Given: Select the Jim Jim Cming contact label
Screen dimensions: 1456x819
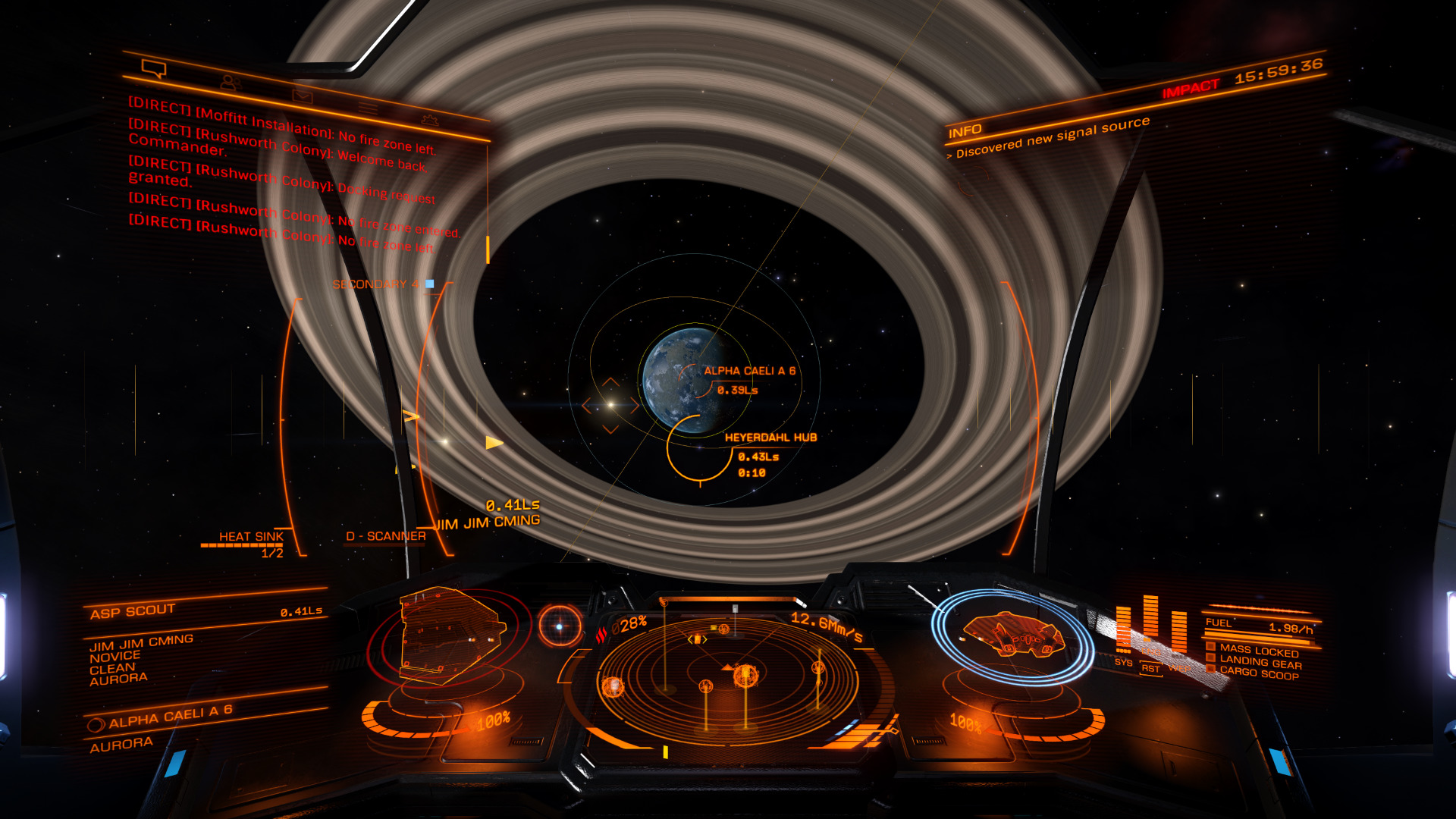Looking at the screenshot, I should (x=489, y=522).
